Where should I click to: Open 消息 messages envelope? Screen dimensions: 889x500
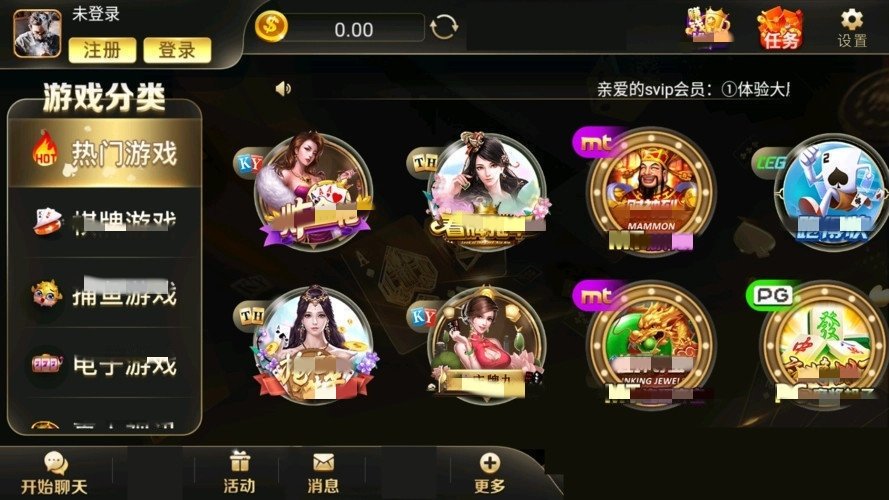323,473
